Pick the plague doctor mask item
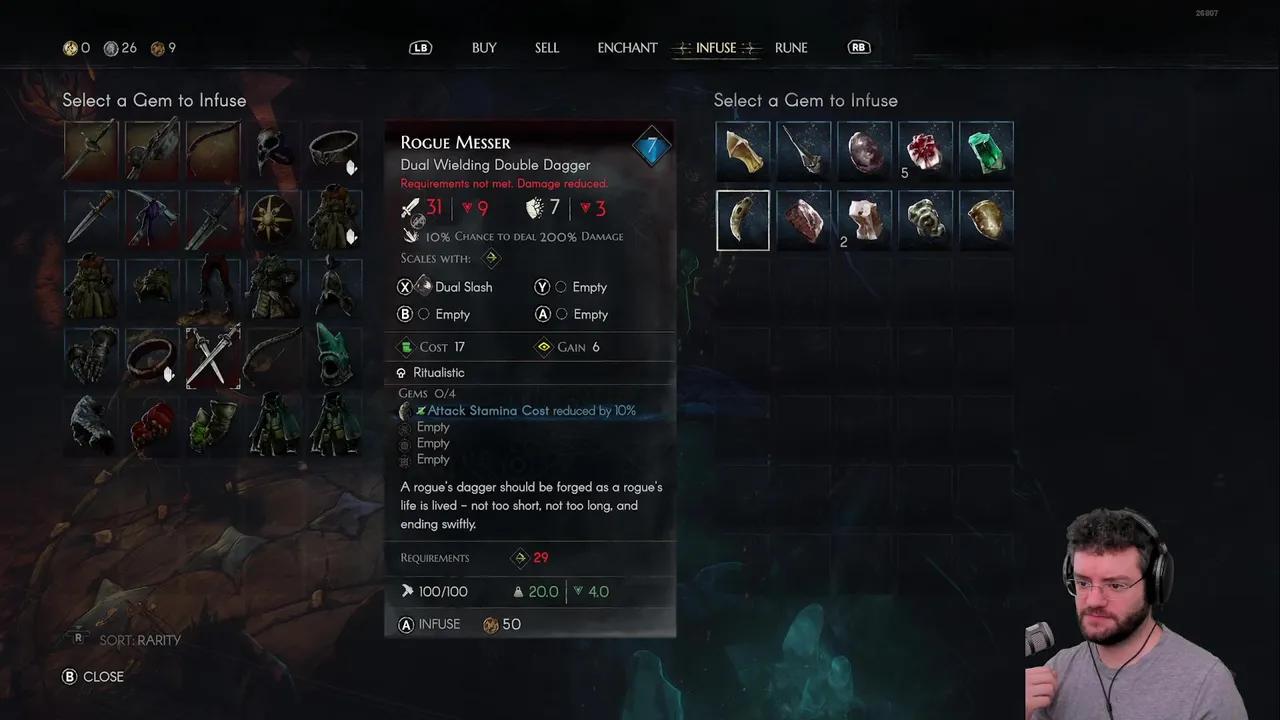1280x720 pixels. tap(273, 149)
